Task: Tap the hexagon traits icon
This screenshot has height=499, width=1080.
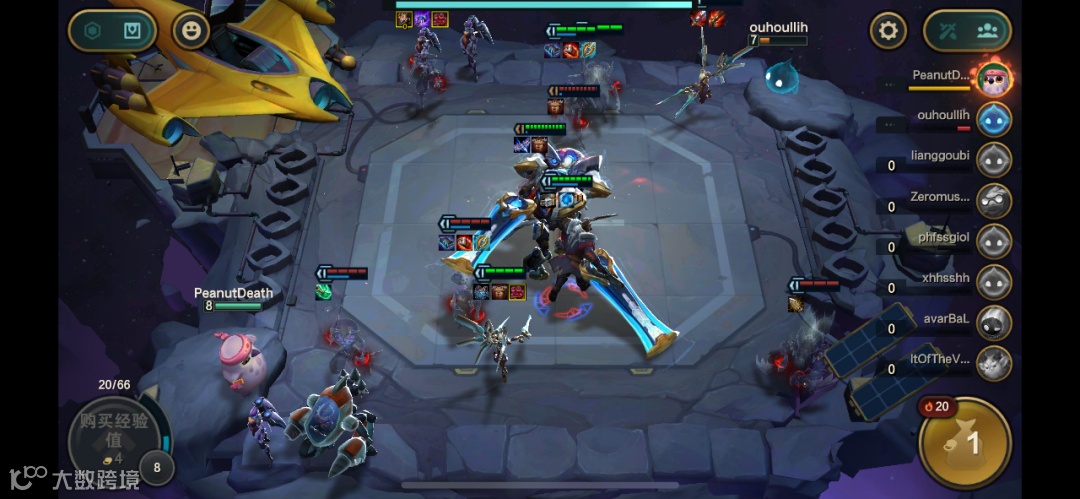Action: (93, 31)
